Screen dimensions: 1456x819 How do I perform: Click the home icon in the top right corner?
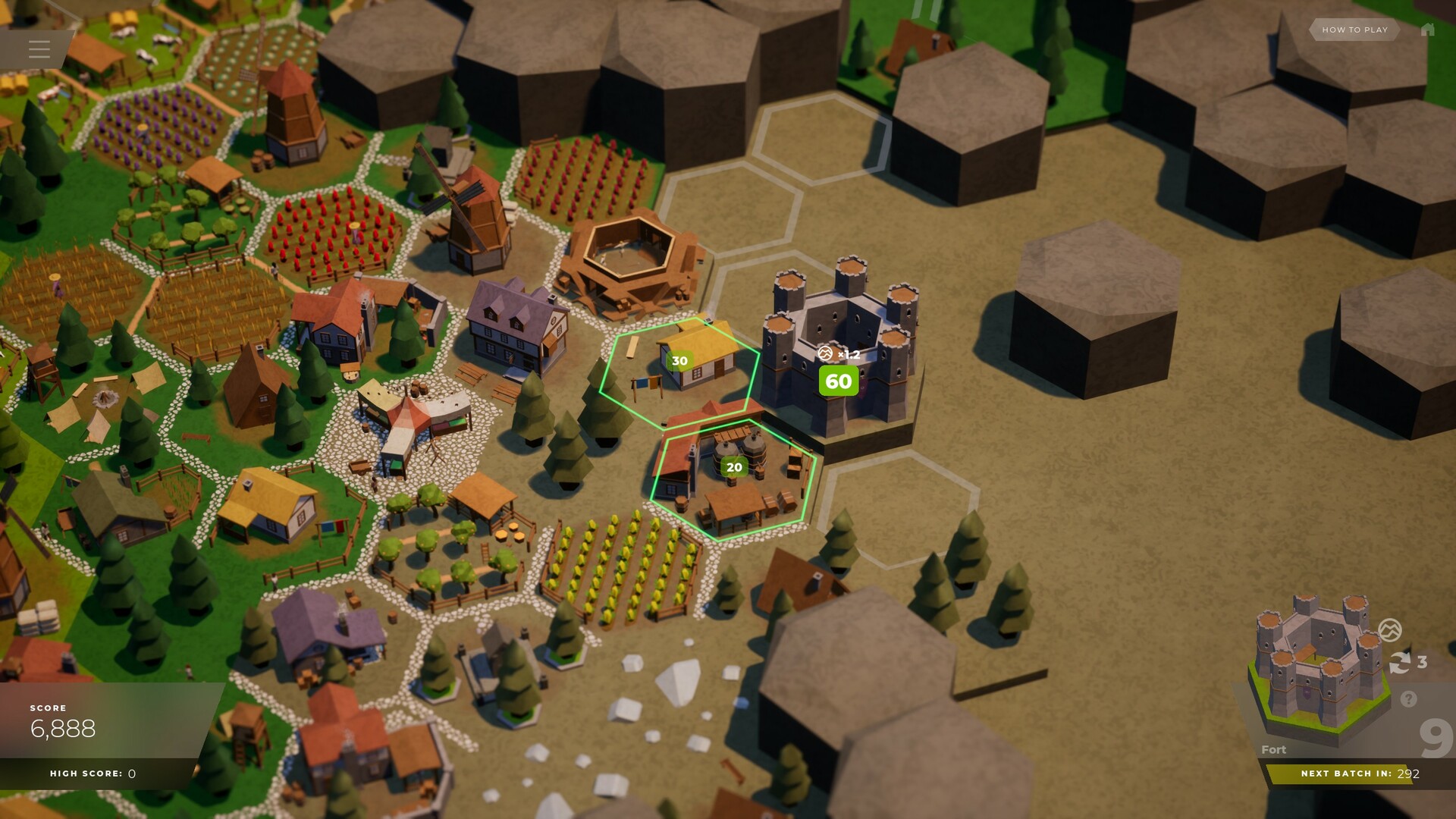click(x=1429, y=30)
